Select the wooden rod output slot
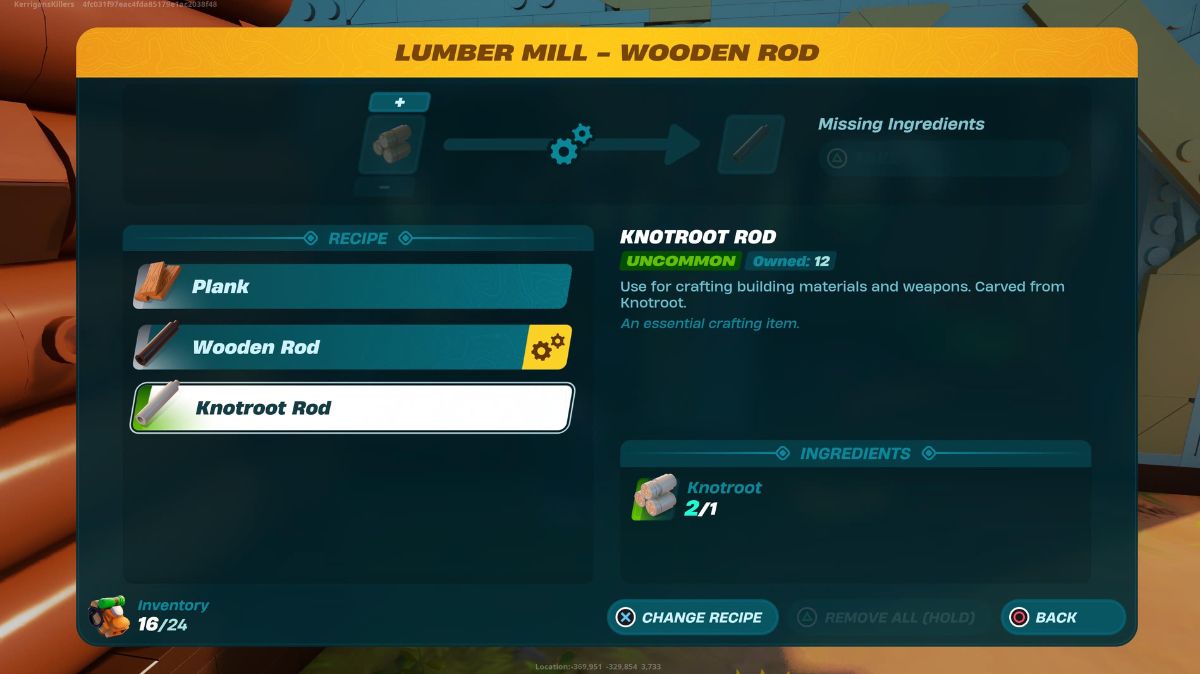This screenshot has width=1200, height=674. (751, 146)
